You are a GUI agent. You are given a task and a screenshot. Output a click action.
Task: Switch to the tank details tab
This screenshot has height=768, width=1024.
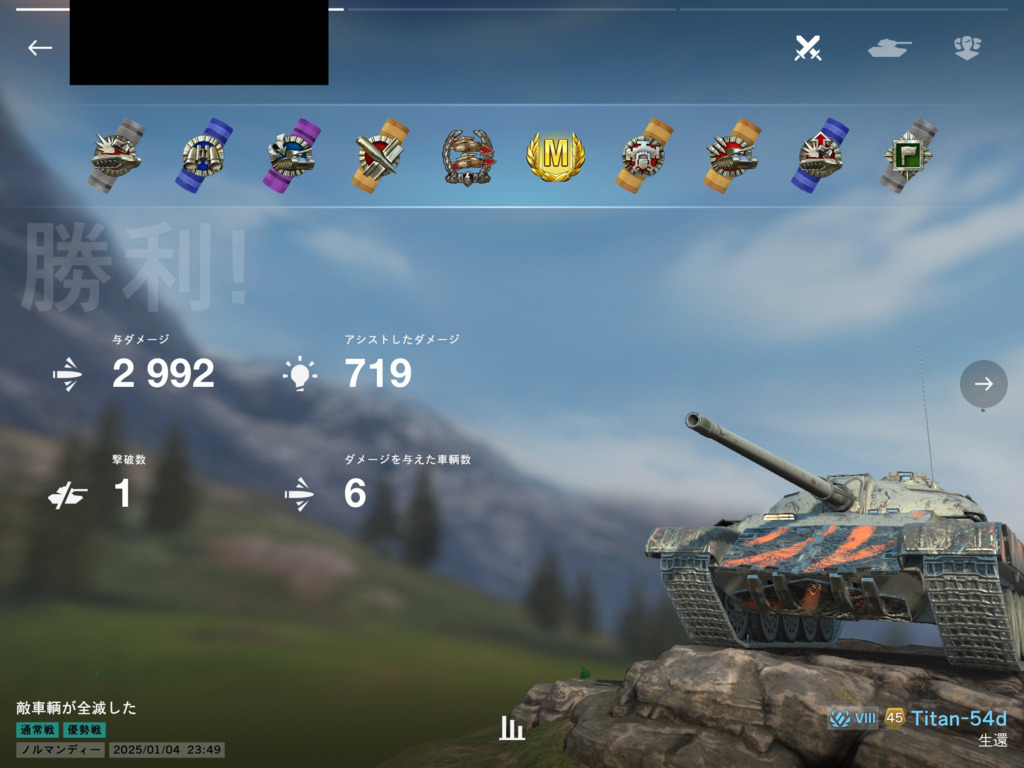889,48
